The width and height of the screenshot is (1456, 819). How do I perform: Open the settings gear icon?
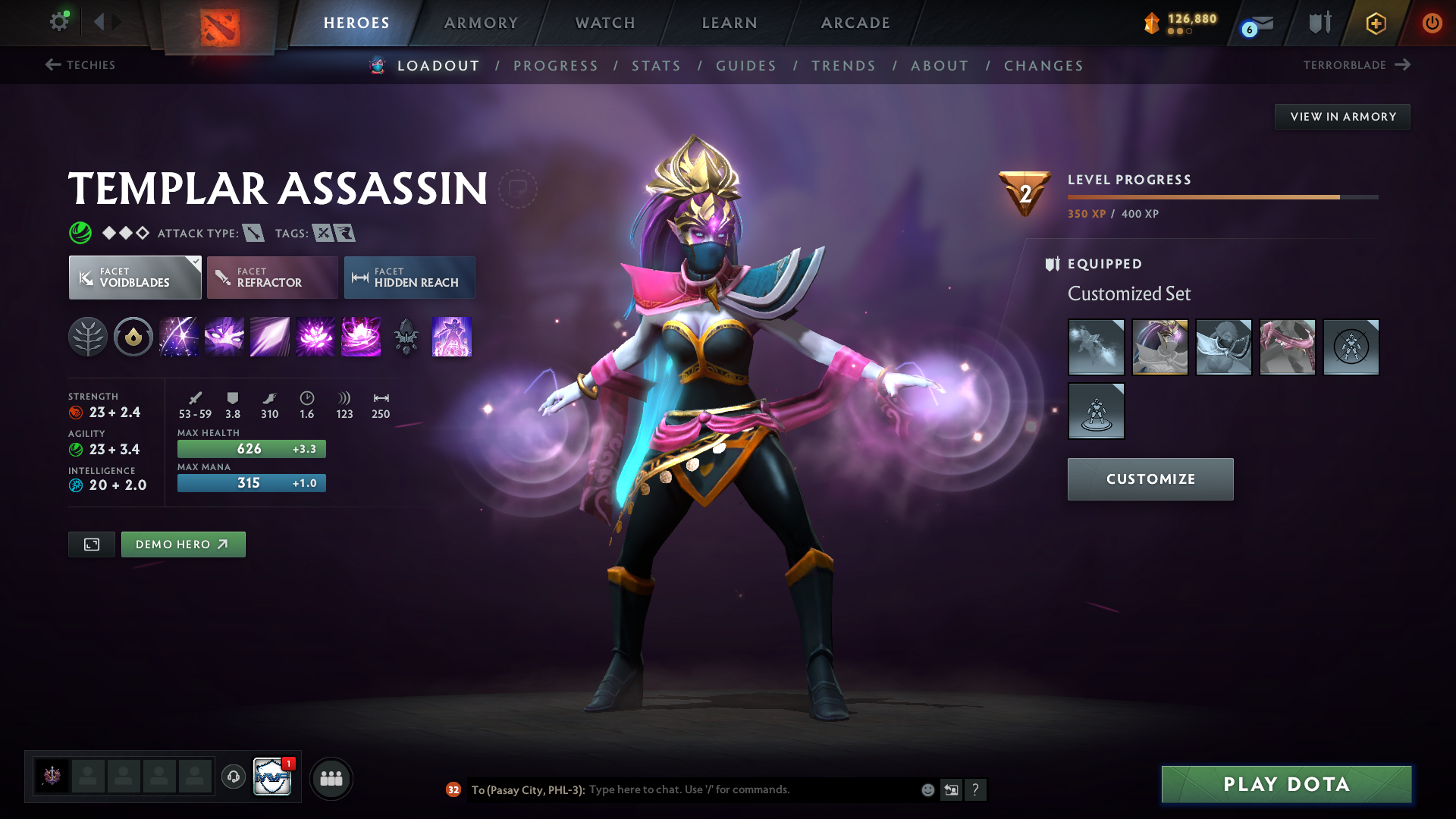(x=59, y=22)
